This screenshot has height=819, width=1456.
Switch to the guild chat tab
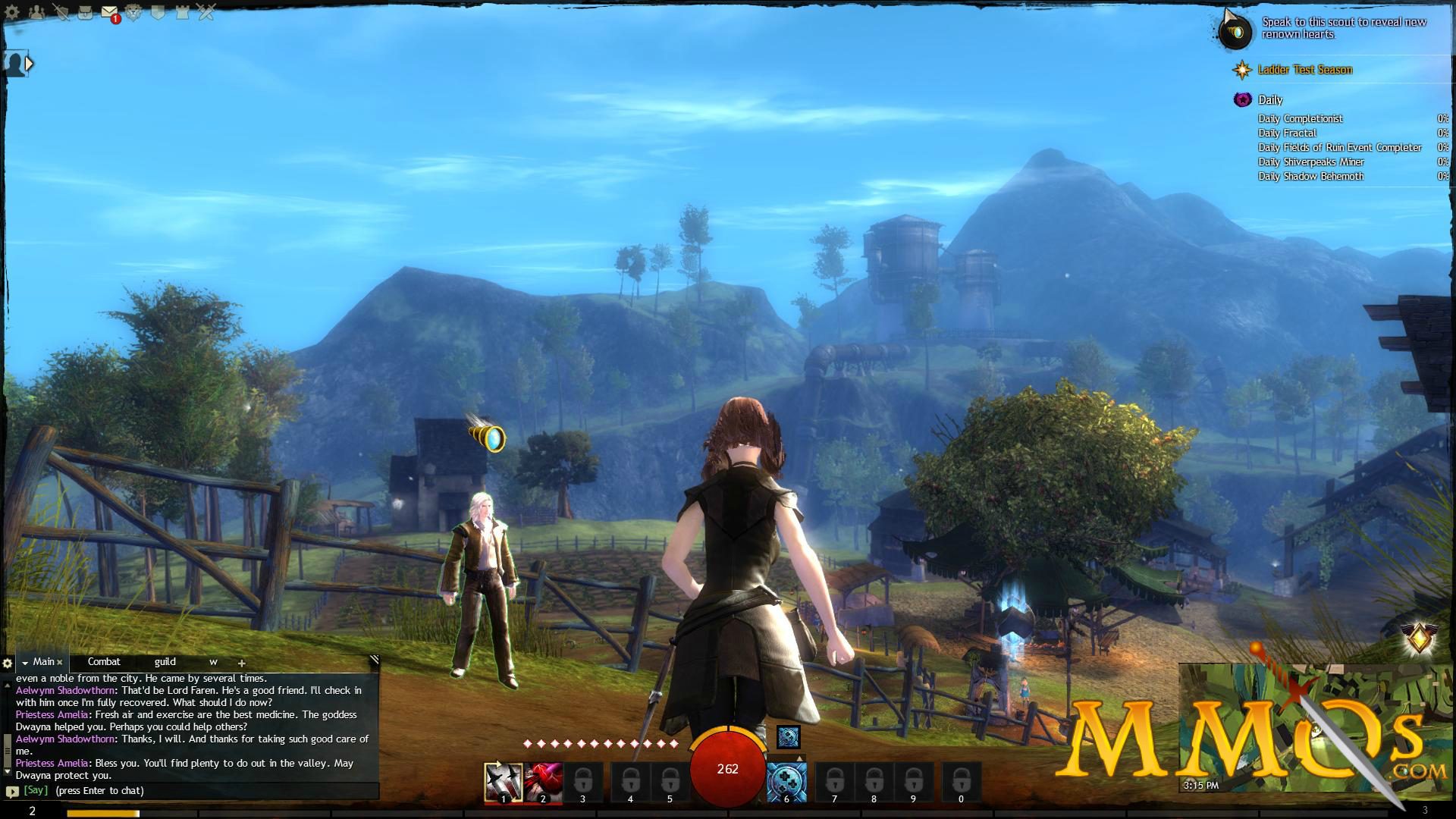point(164,661)
